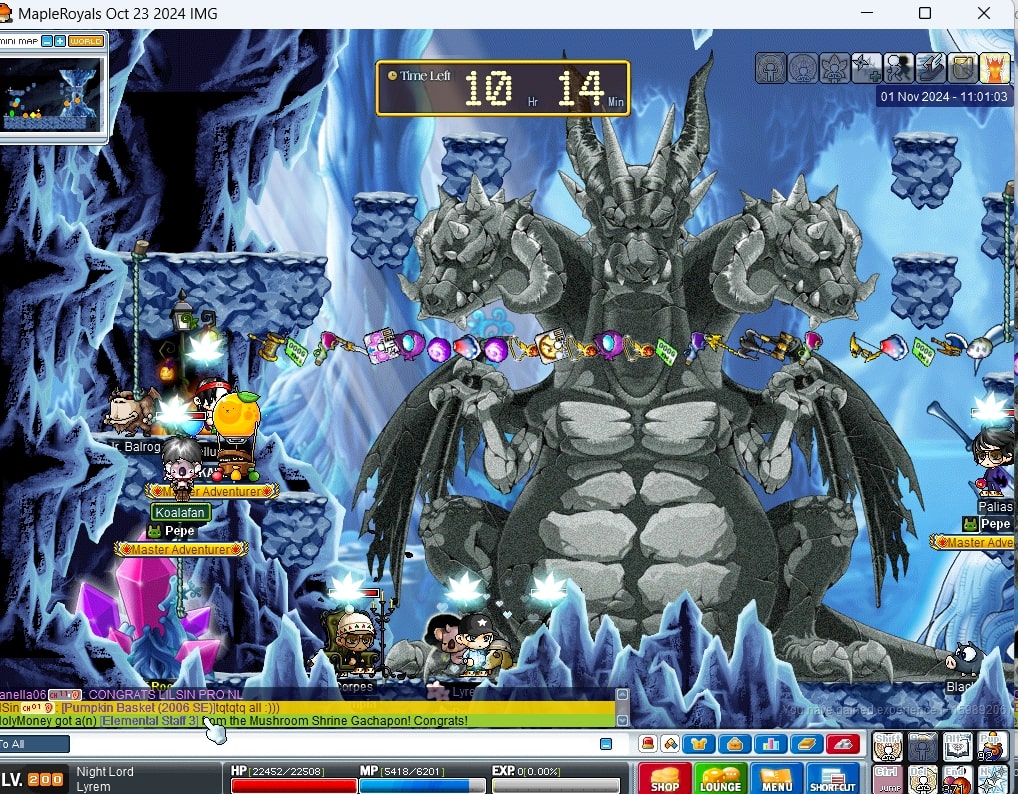Click the Haste winged boot buff icon
Screen dimensions: 1018x794
pyautogui.click(x=930, y=68)
